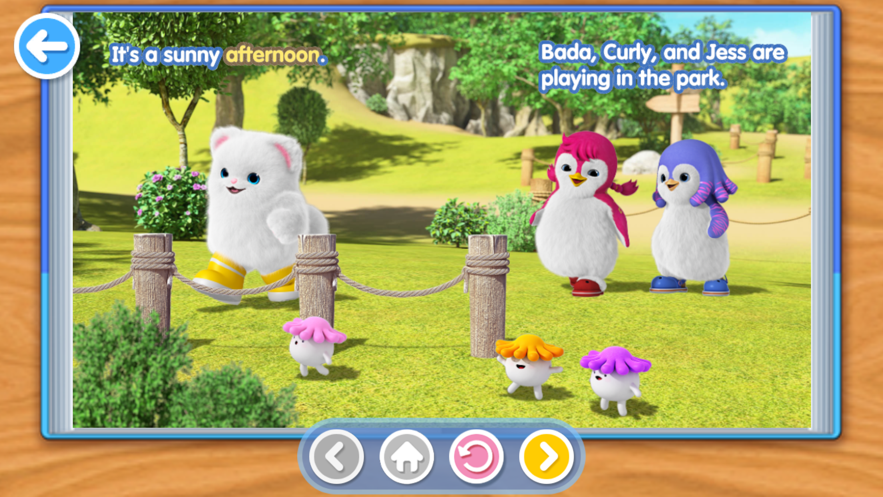883x497 pixels.
Task: Open the home screen
Action: click(406, 457)
